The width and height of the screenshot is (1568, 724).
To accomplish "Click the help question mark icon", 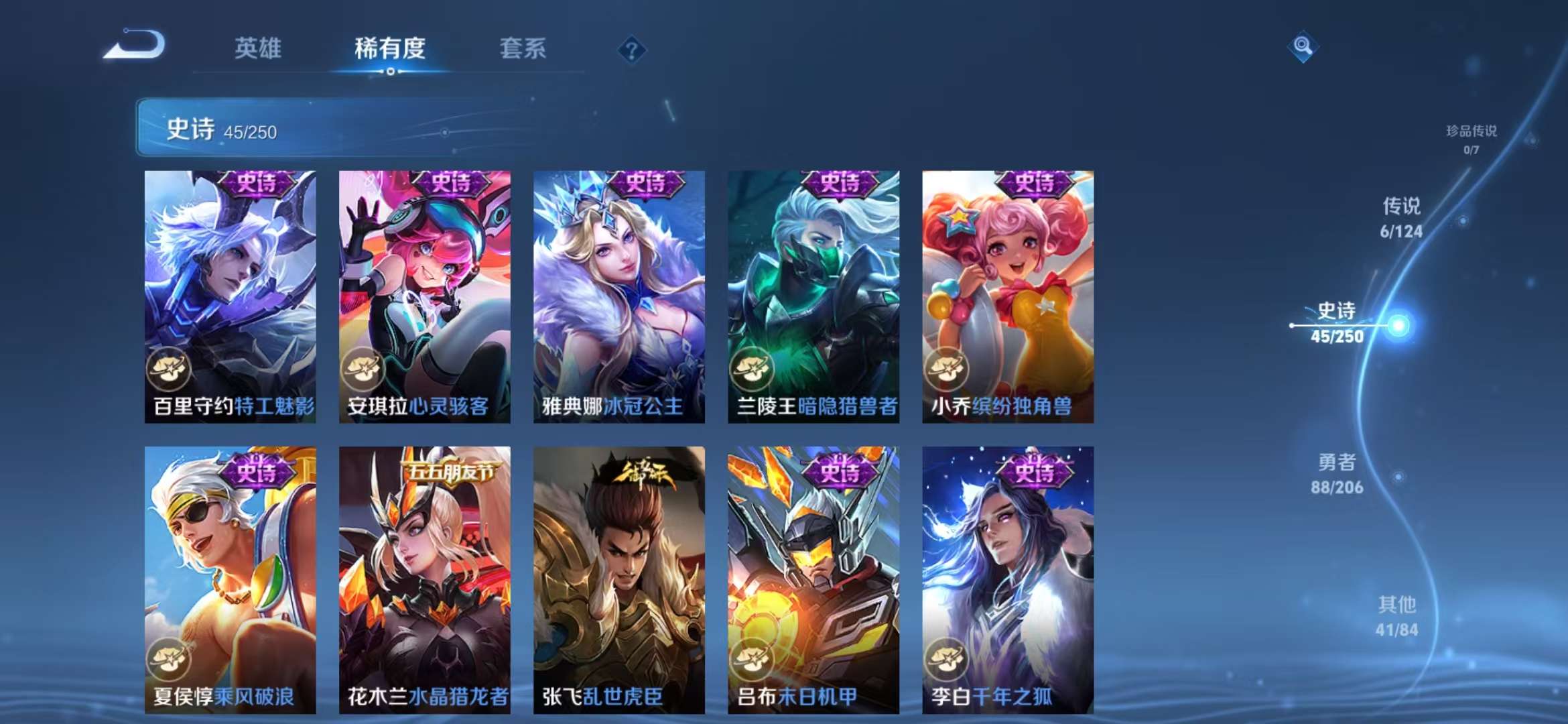I will [633, 50].
